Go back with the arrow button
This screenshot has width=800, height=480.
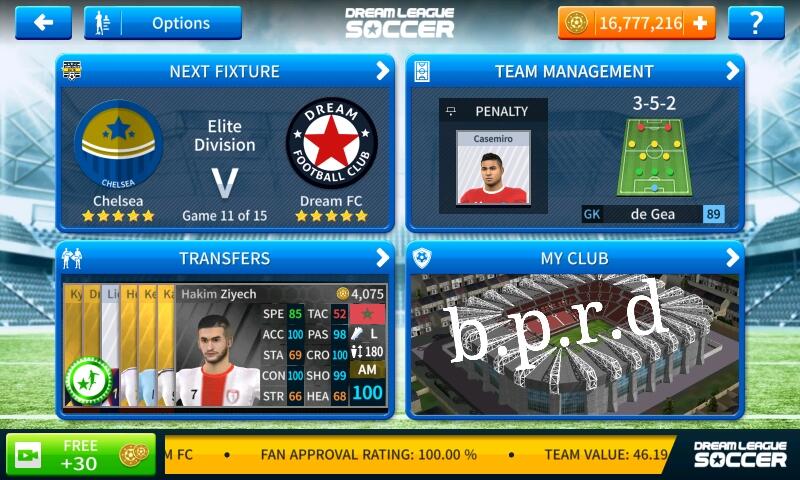43,22
